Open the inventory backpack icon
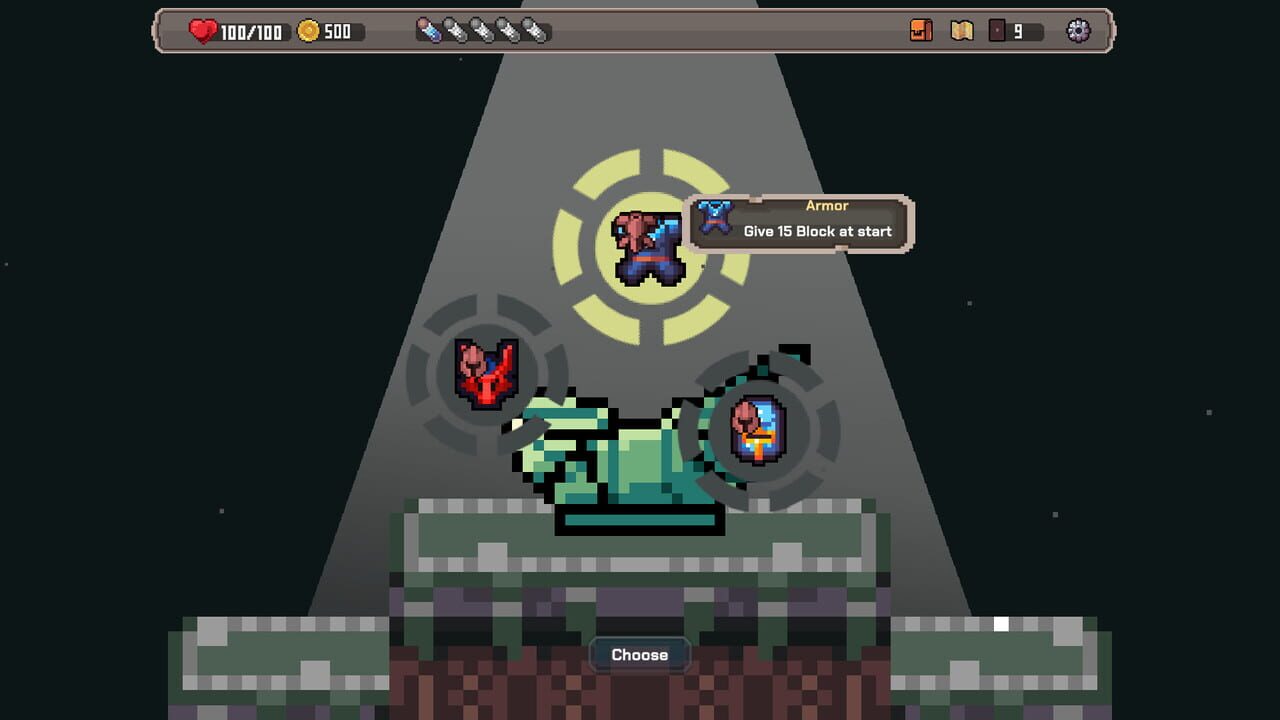 coord(921,31)
